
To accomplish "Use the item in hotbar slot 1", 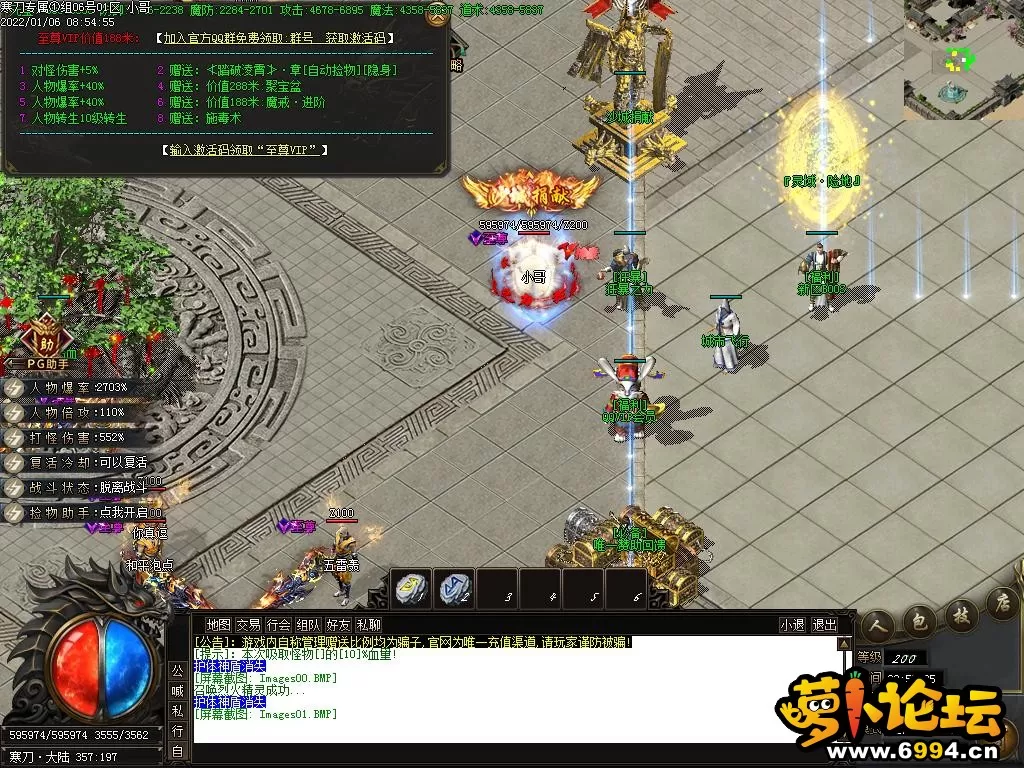I will [411, 588].
